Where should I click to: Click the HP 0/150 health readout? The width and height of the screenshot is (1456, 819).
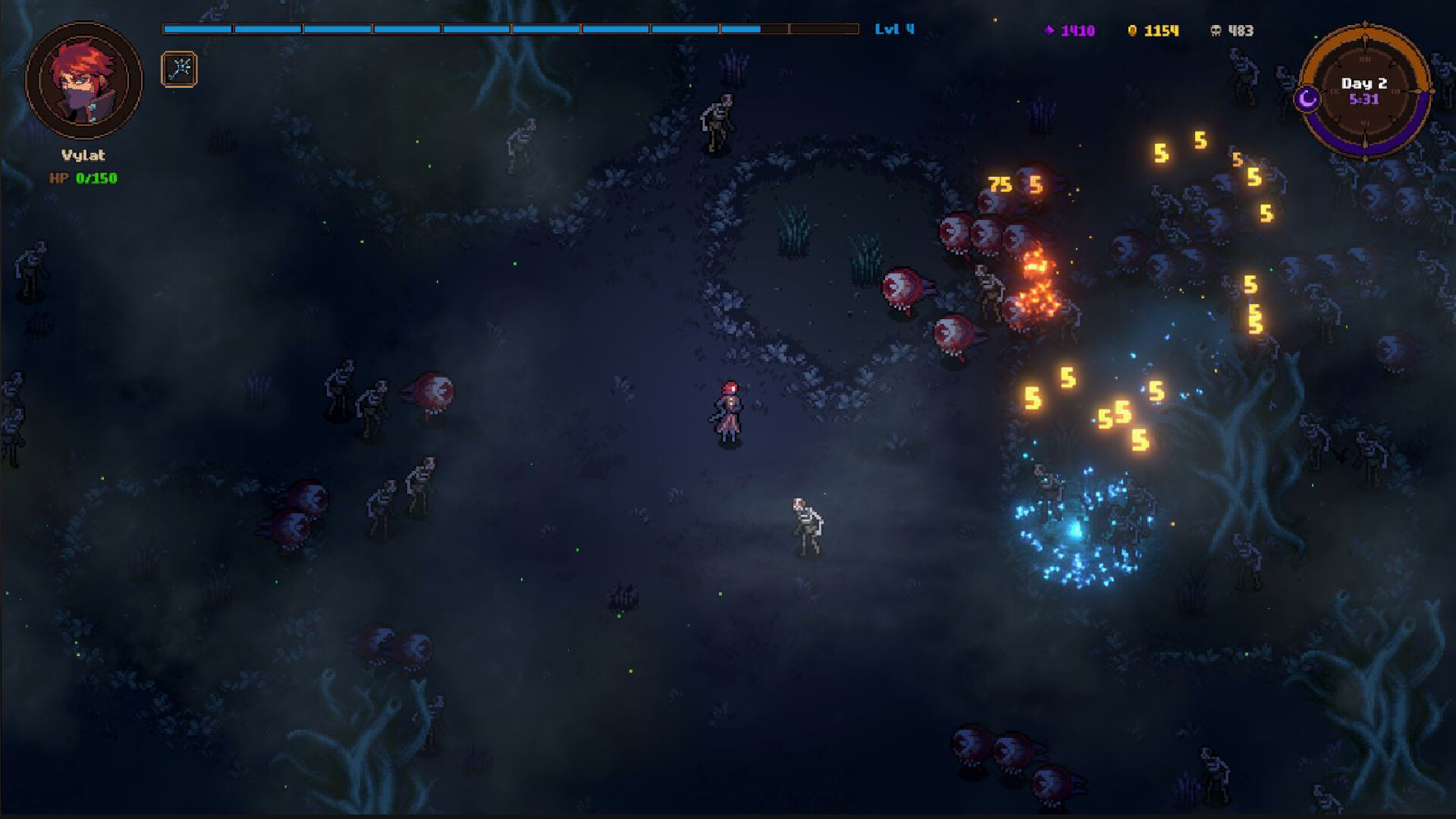click(83, 179)
